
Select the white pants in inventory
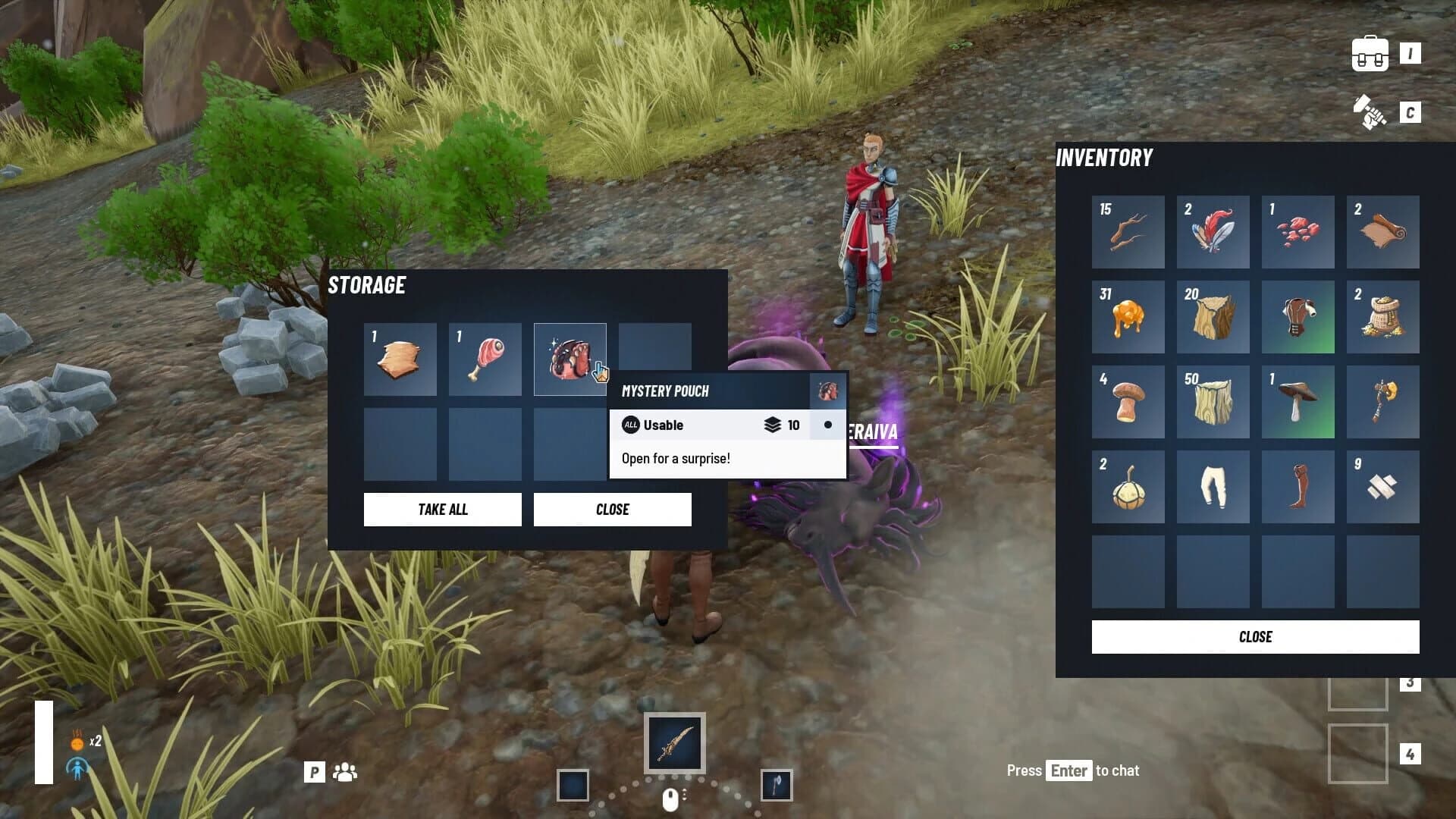[1213, 487]
